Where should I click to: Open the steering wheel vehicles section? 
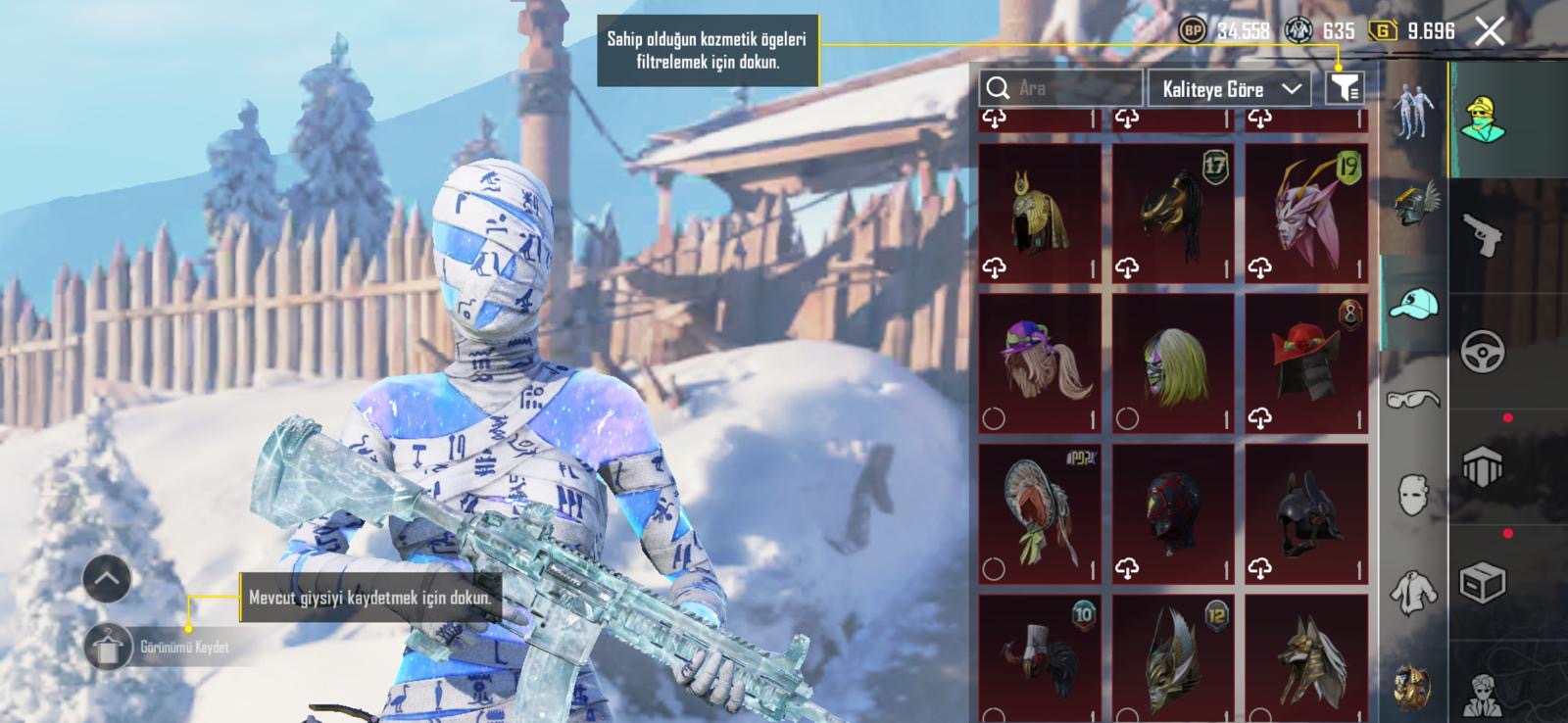click(1482, 351)
